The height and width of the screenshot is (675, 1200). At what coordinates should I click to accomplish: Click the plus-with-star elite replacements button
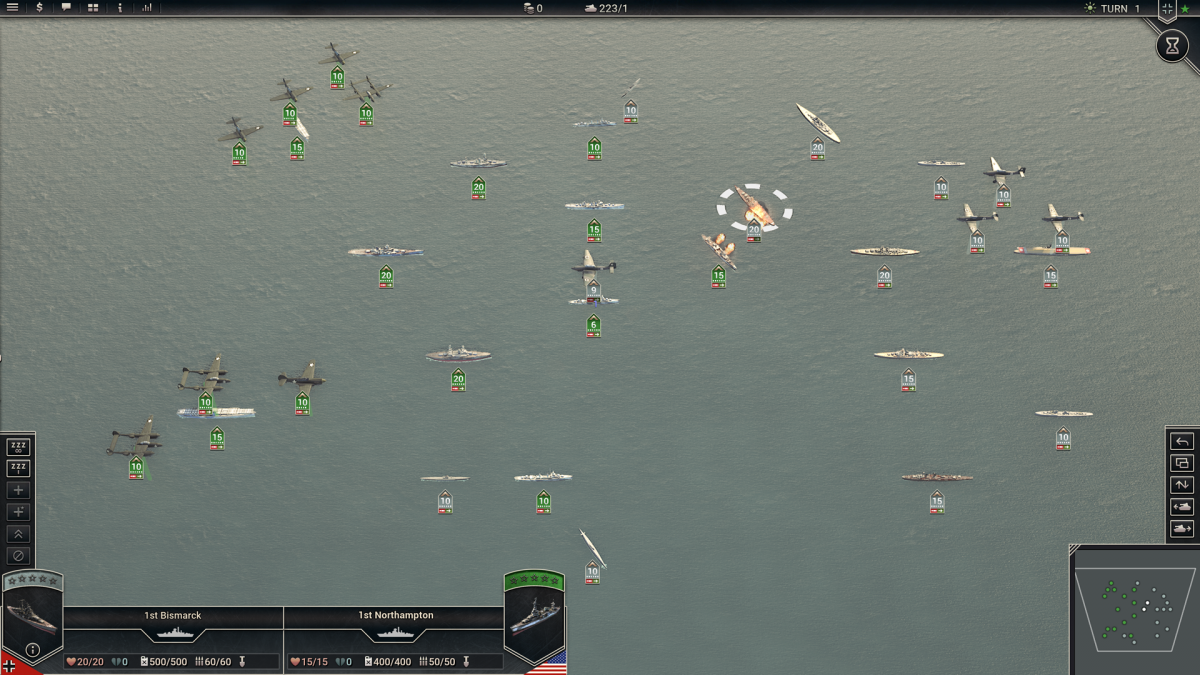click(x=18, y=512)
